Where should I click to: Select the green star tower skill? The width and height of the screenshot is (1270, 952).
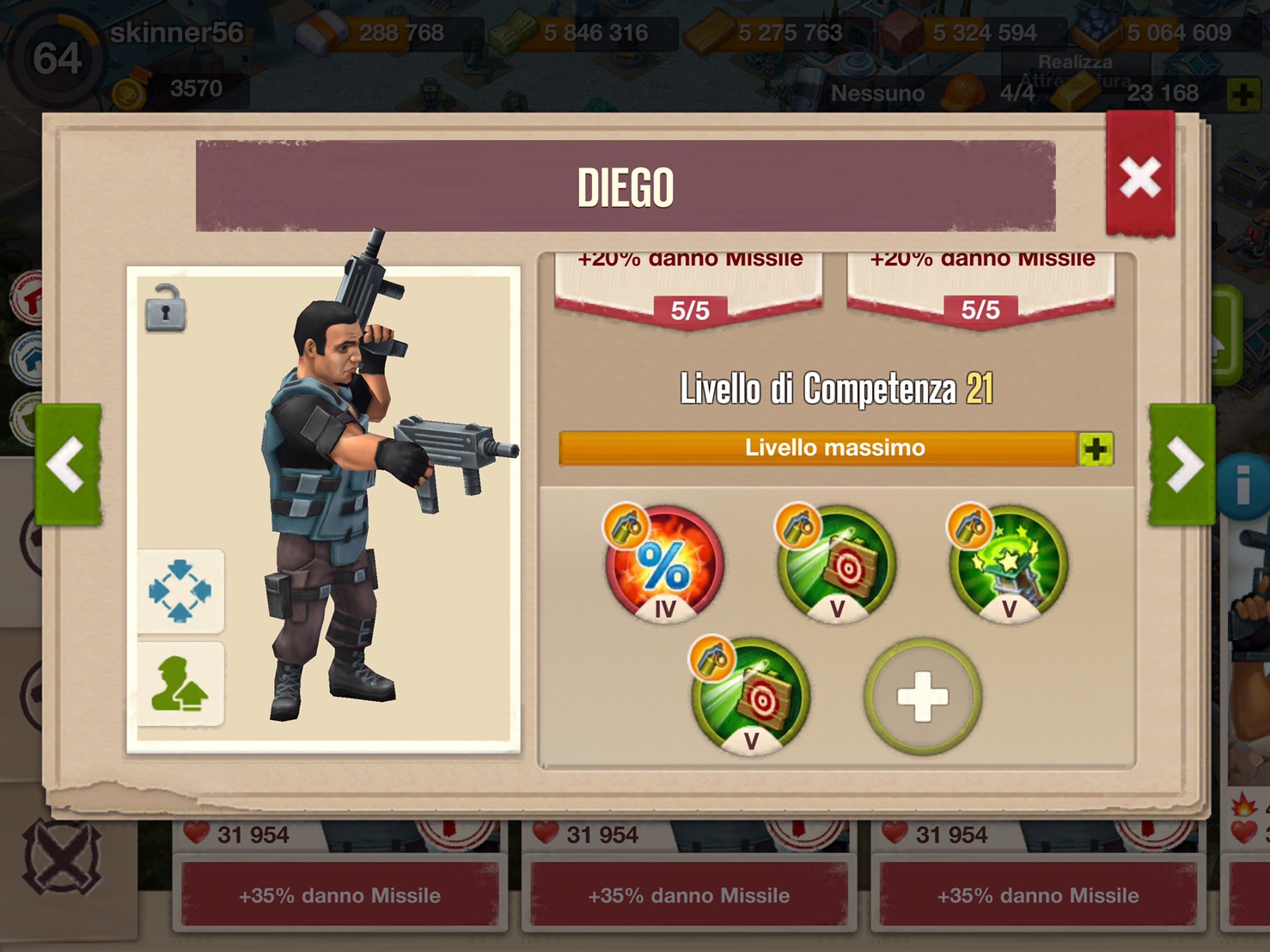click(1009, 565)
